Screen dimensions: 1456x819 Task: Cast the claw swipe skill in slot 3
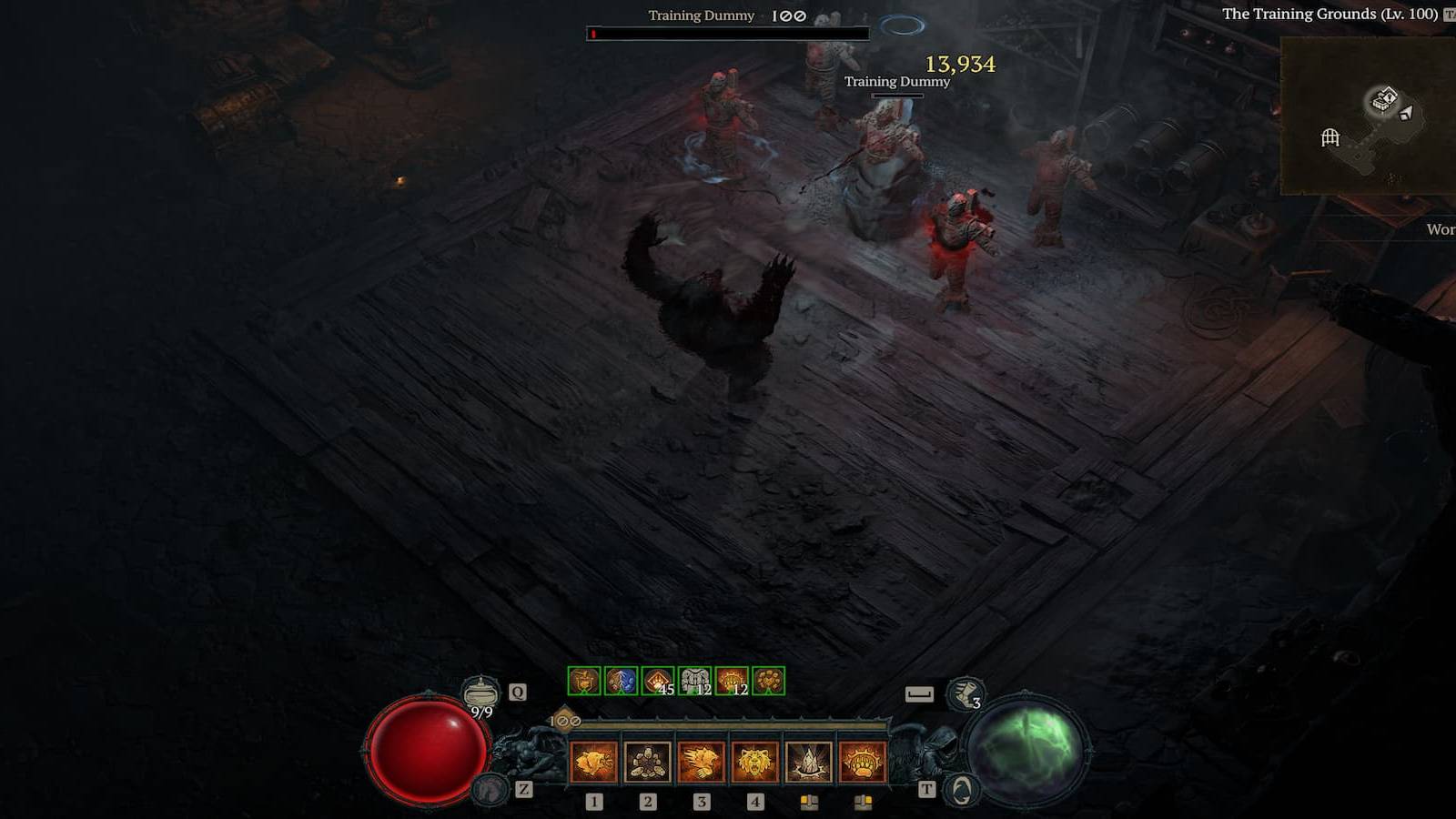[x=703, y=761]
